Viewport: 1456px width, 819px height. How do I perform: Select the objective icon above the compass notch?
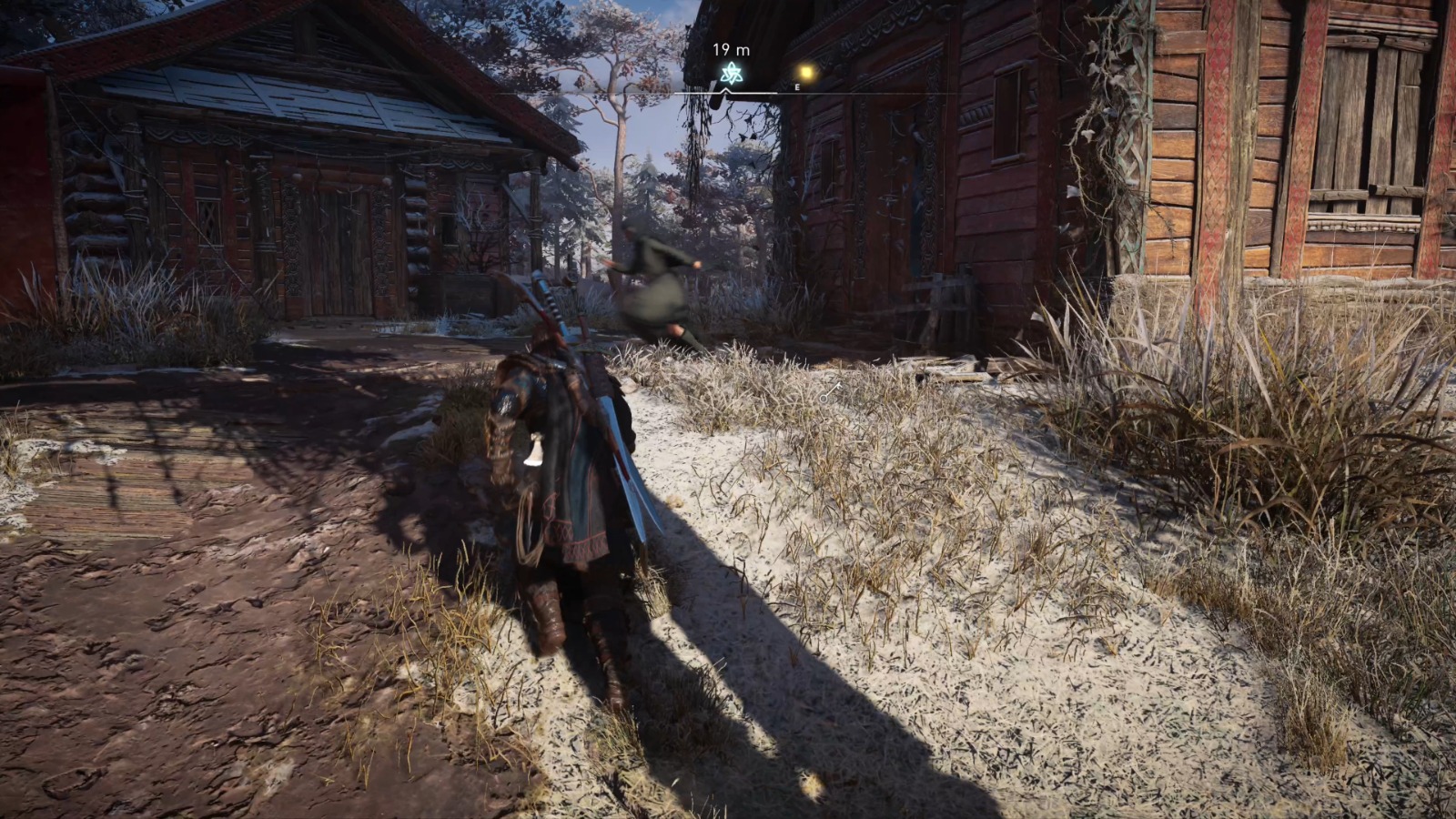click(731, 73)
